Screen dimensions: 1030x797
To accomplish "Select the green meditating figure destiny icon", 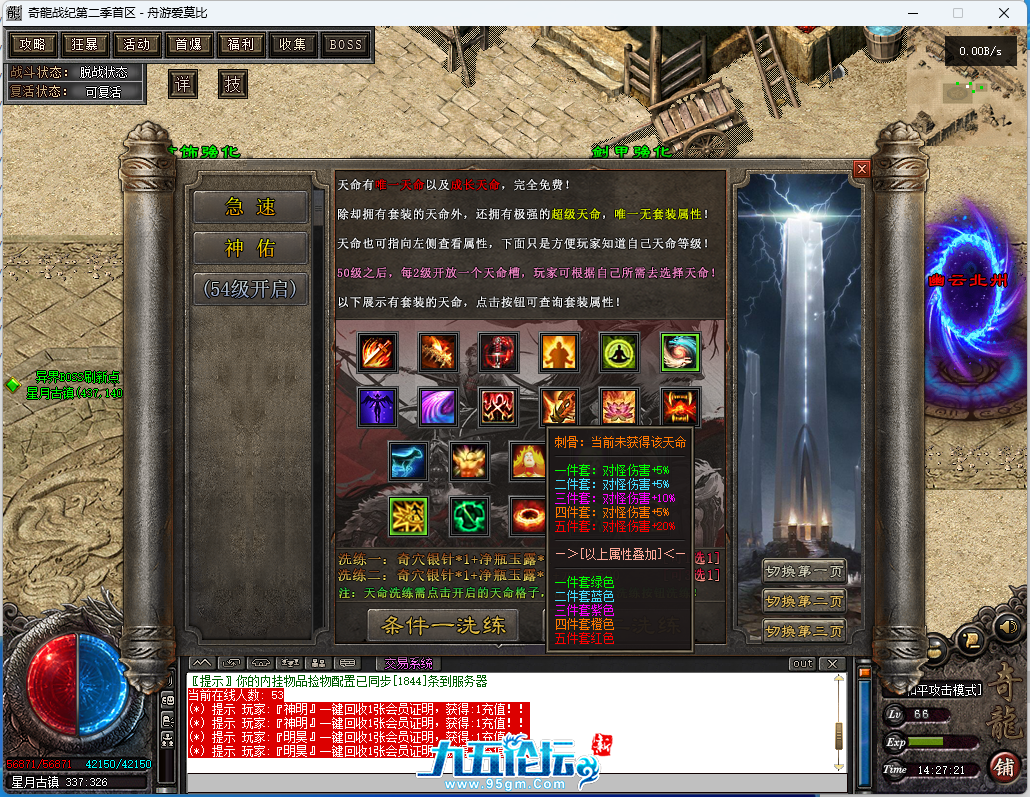I will [619, 352].
